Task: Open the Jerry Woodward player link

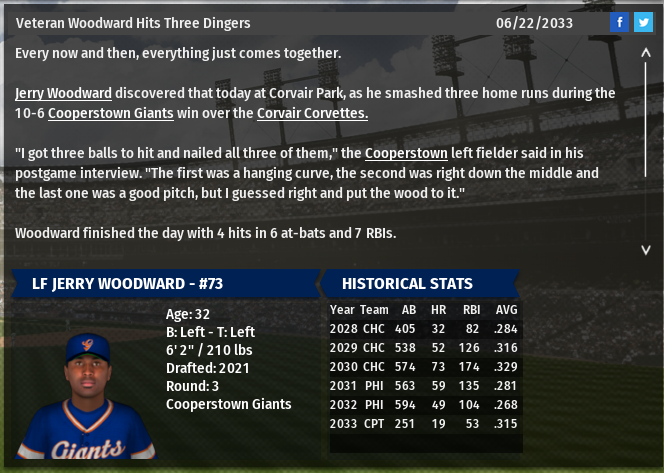Action: 63,93
